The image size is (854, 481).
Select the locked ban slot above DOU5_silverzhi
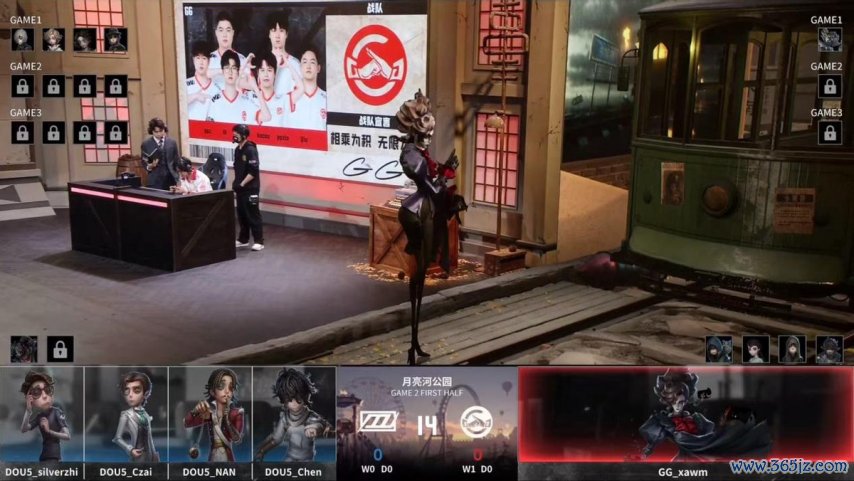click(60, 349)
